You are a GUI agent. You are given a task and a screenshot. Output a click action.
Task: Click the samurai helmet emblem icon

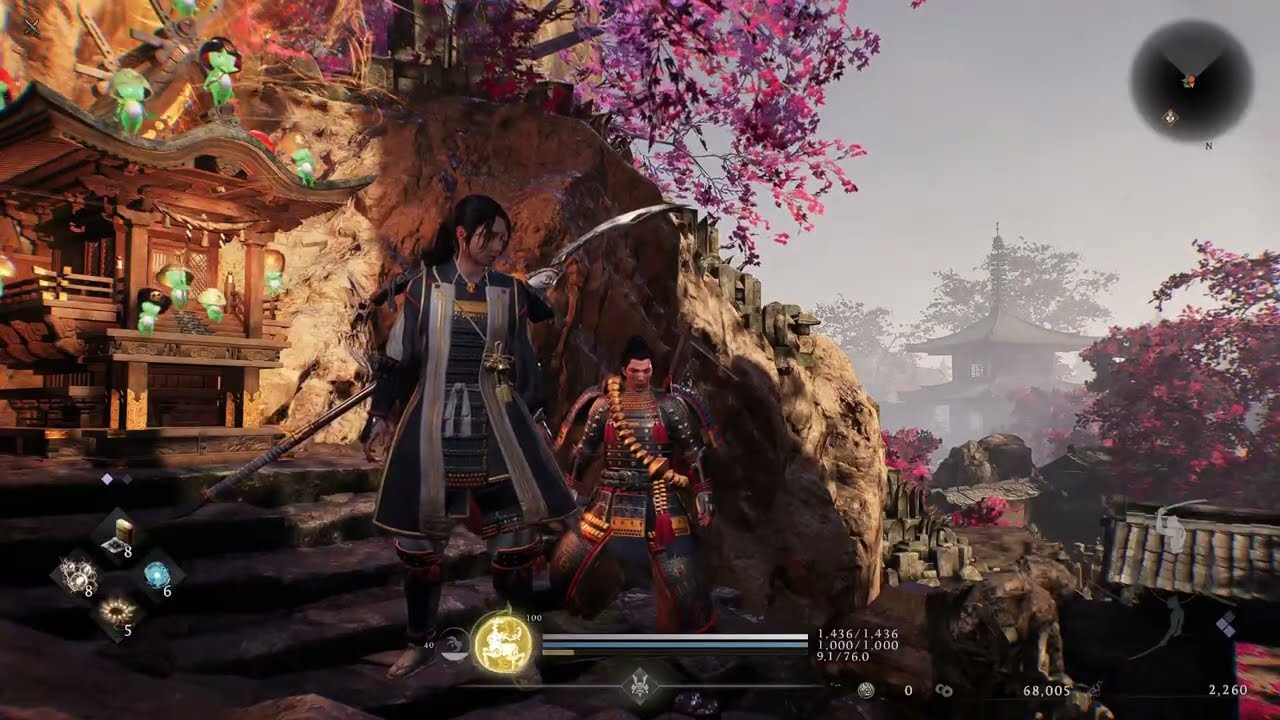click(x=639, y=686)
